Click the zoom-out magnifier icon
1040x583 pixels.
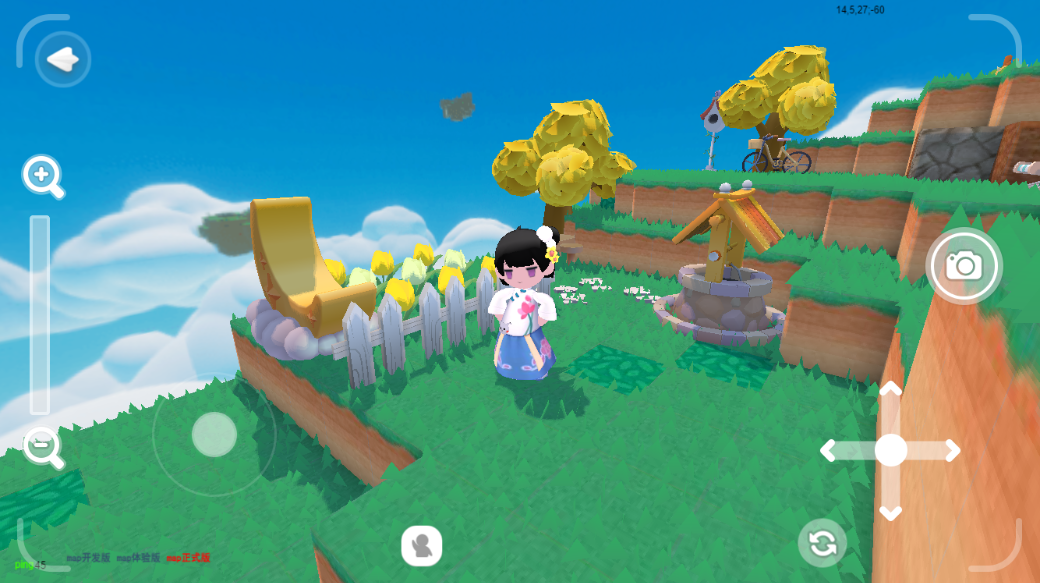pyautogui.click(x=42, y=446)
